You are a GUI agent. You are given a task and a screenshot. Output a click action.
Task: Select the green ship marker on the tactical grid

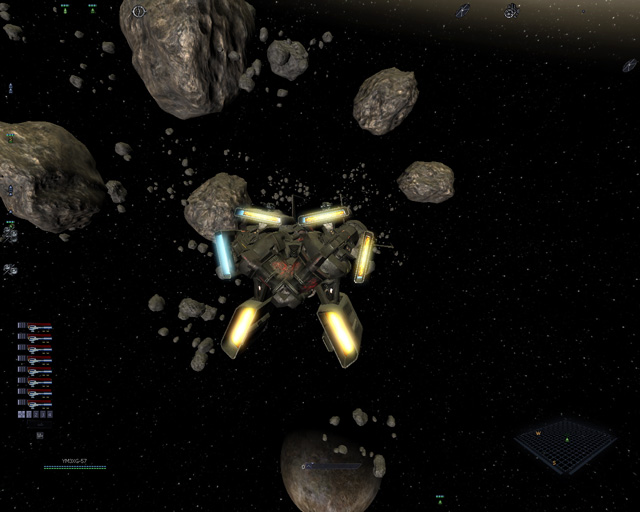point(567,438)
